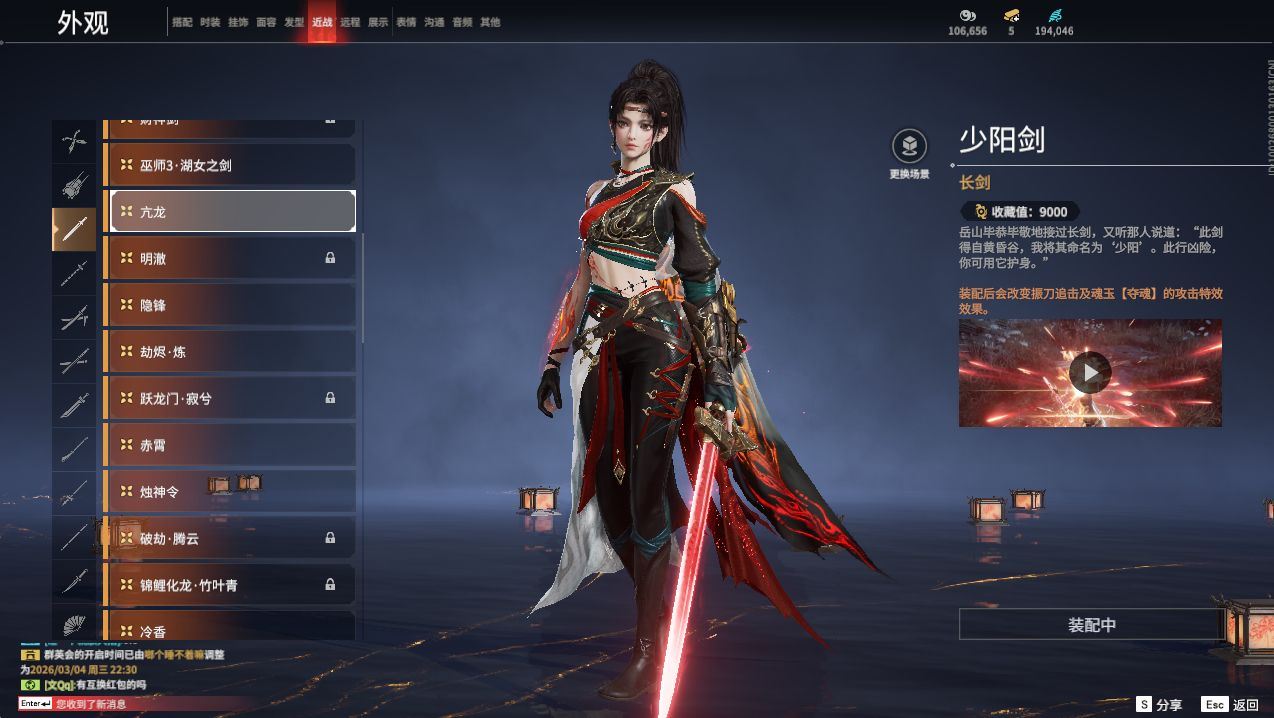This screenshot has width=1274, height=718.
Task: Open the 搭配 tab
Action: pyautogui.click(x=182, y=22)
